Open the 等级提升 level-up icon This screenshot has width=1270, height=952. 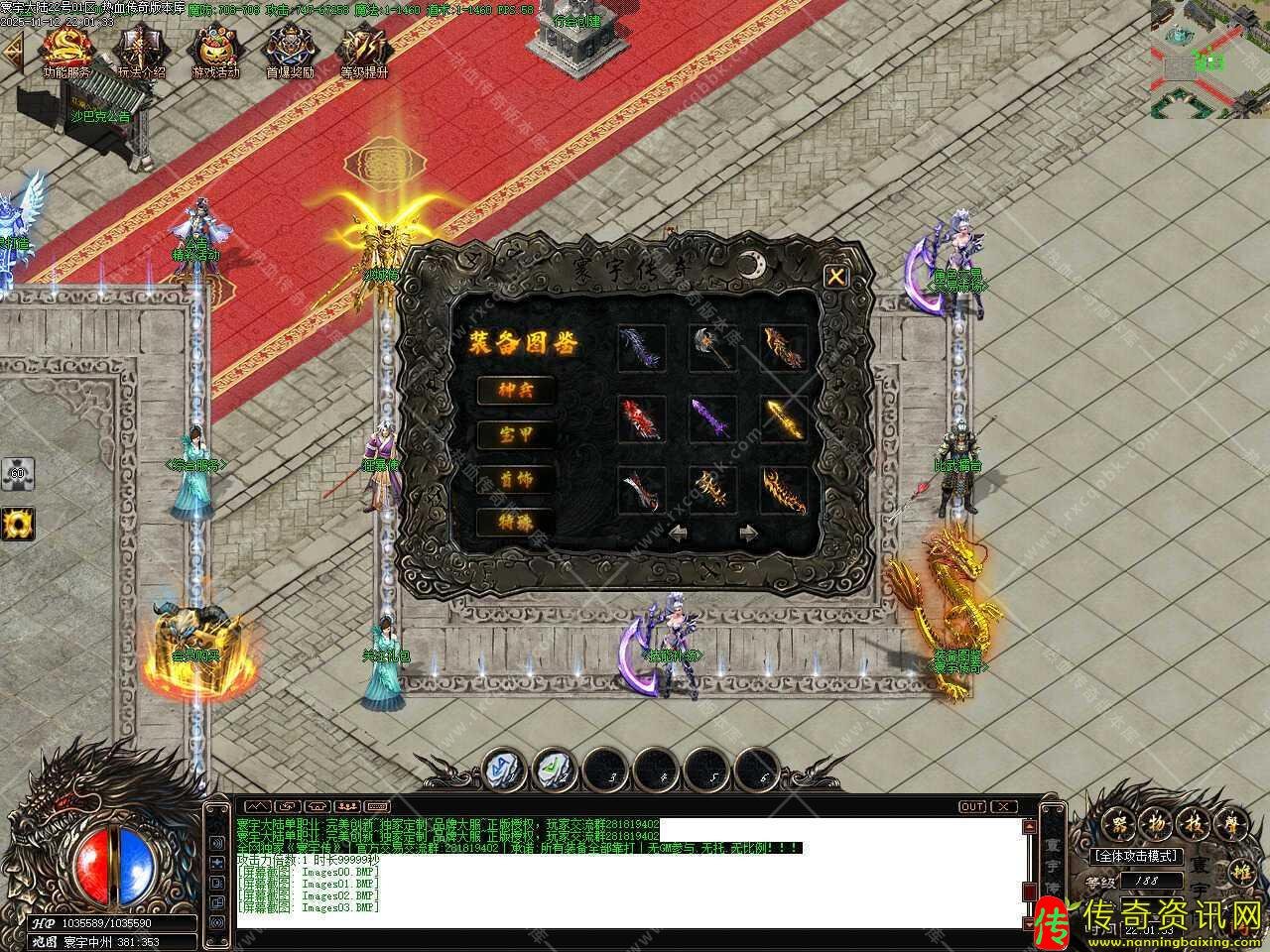[x=363, y=48]
